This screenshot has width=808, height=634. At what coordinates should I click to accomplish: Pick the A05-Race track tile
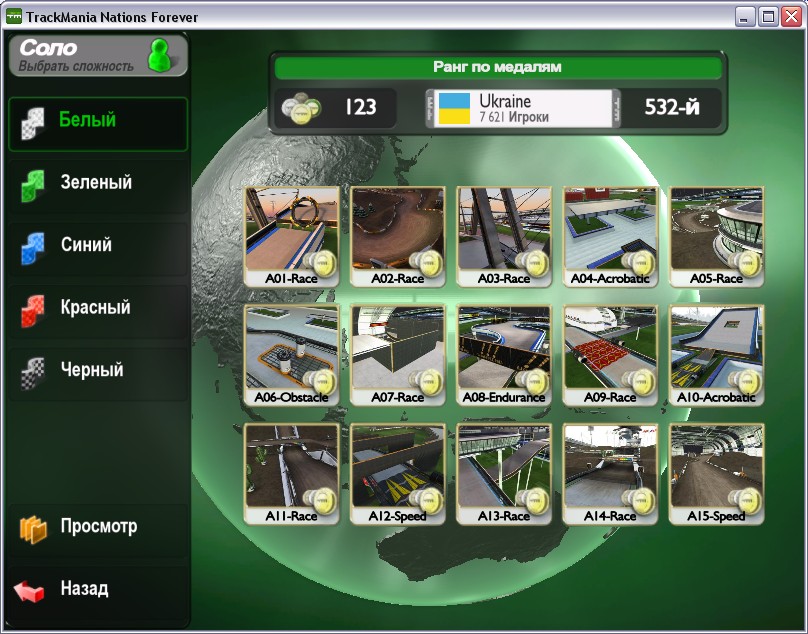[x=716, y=236]
